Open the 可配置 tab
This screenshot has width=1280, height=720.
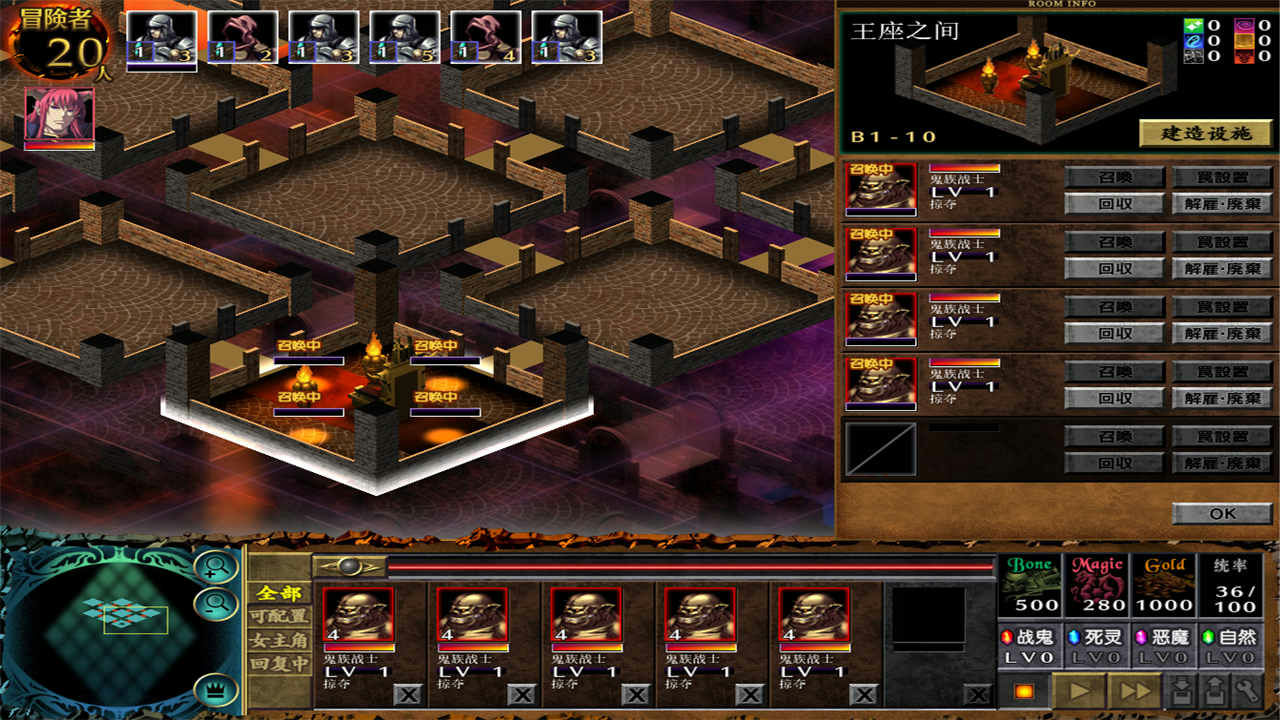(279, 617)
